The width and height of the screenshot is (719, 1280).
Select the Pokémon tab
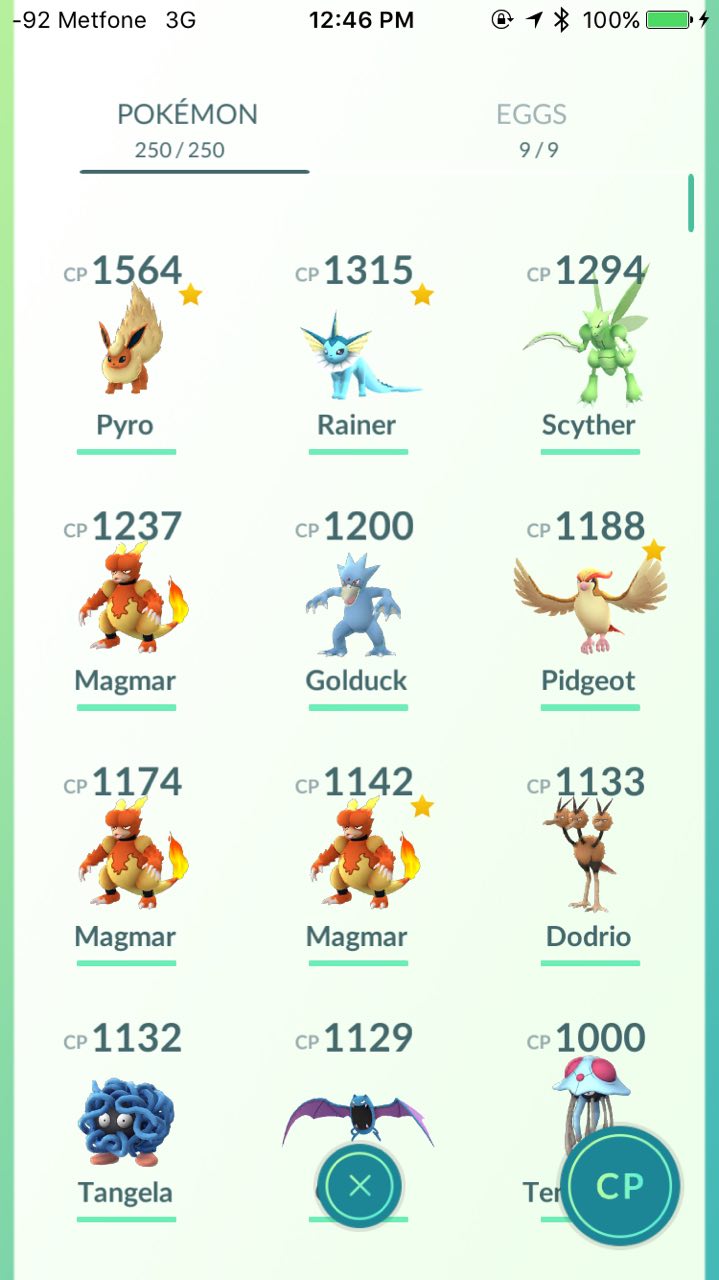187,130
